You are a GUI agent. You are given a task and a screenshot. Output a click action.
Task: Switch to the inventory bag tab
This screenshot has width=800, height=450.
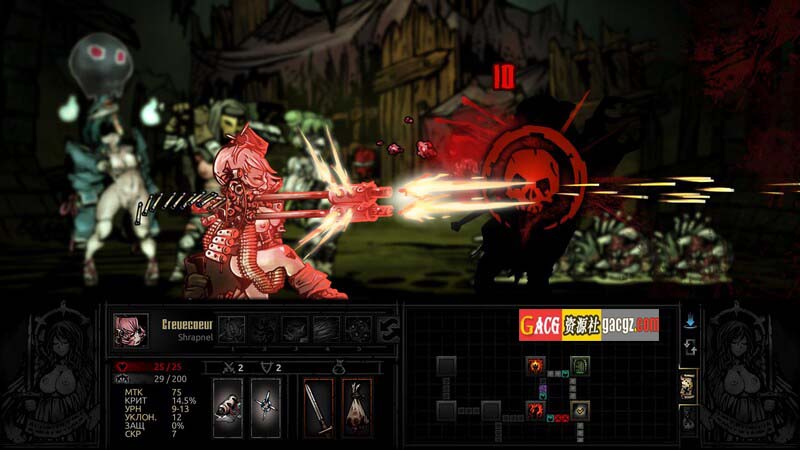(688, 421)
